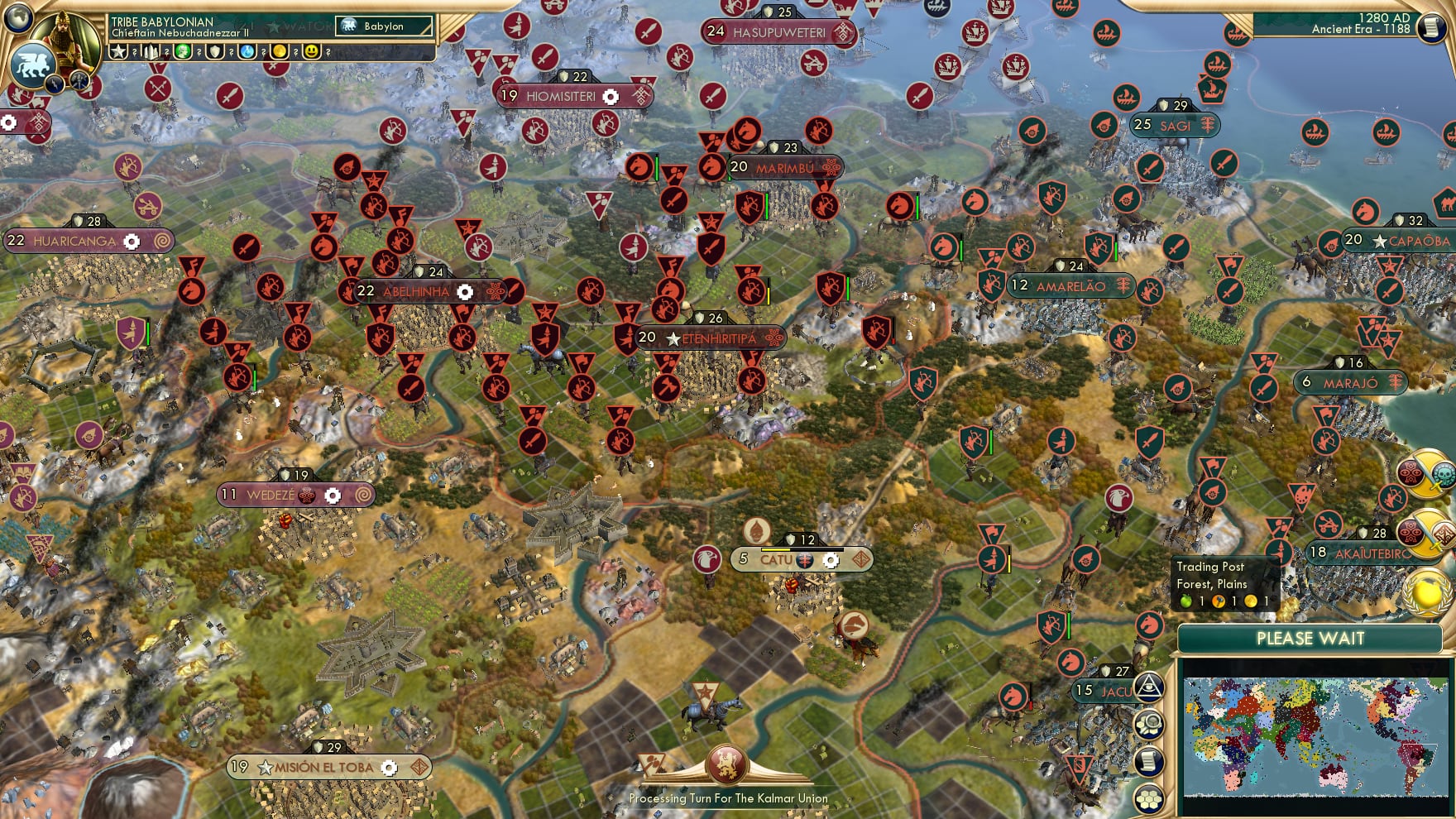
Task: Switch to strategic view using the hex magnifier icon
Action: click(x=1150, y=723)
